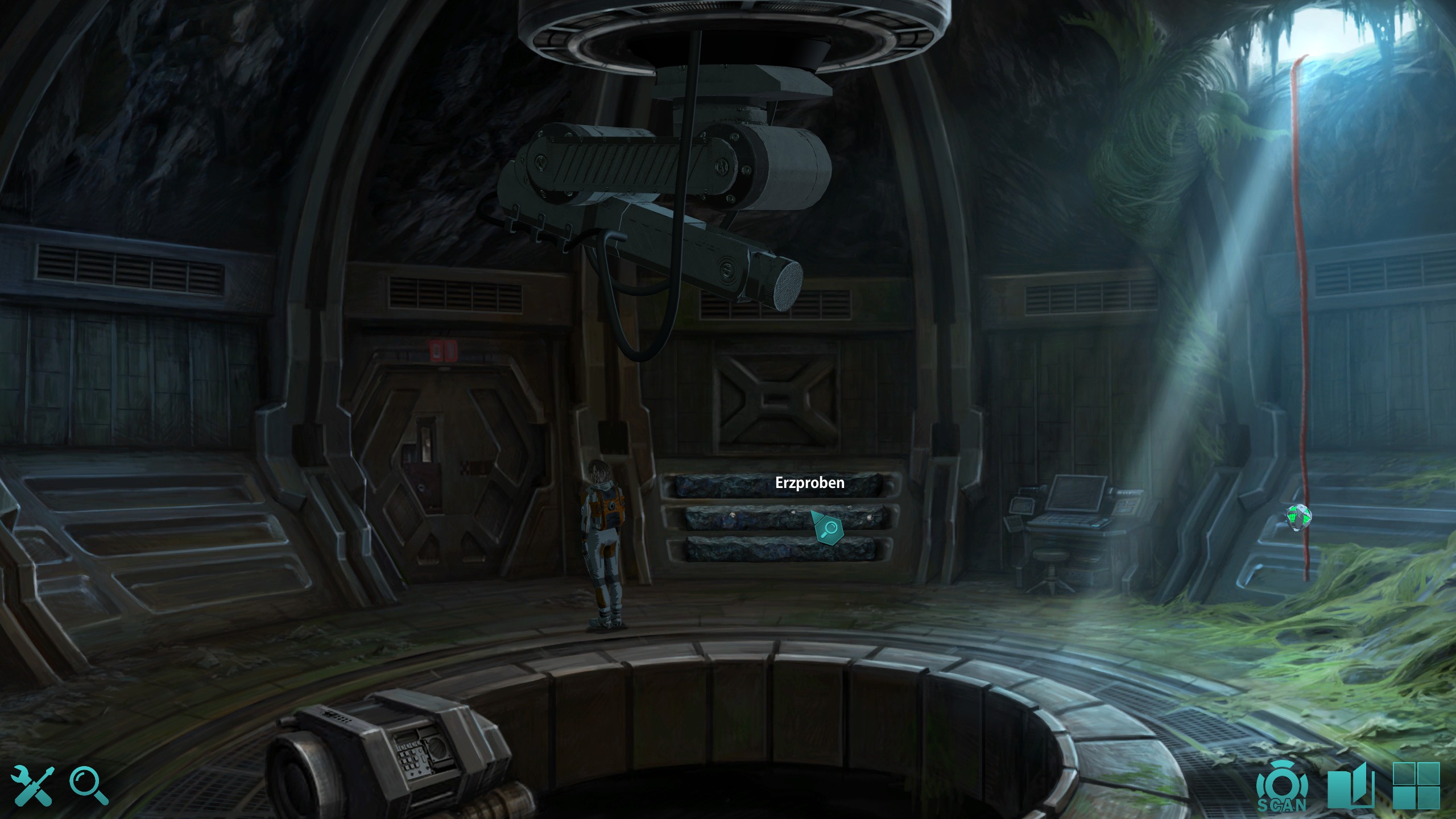Screen dimensions: 1456x819
Task: Open the four-squares menu icon
Action: (x=1416, y=785)
